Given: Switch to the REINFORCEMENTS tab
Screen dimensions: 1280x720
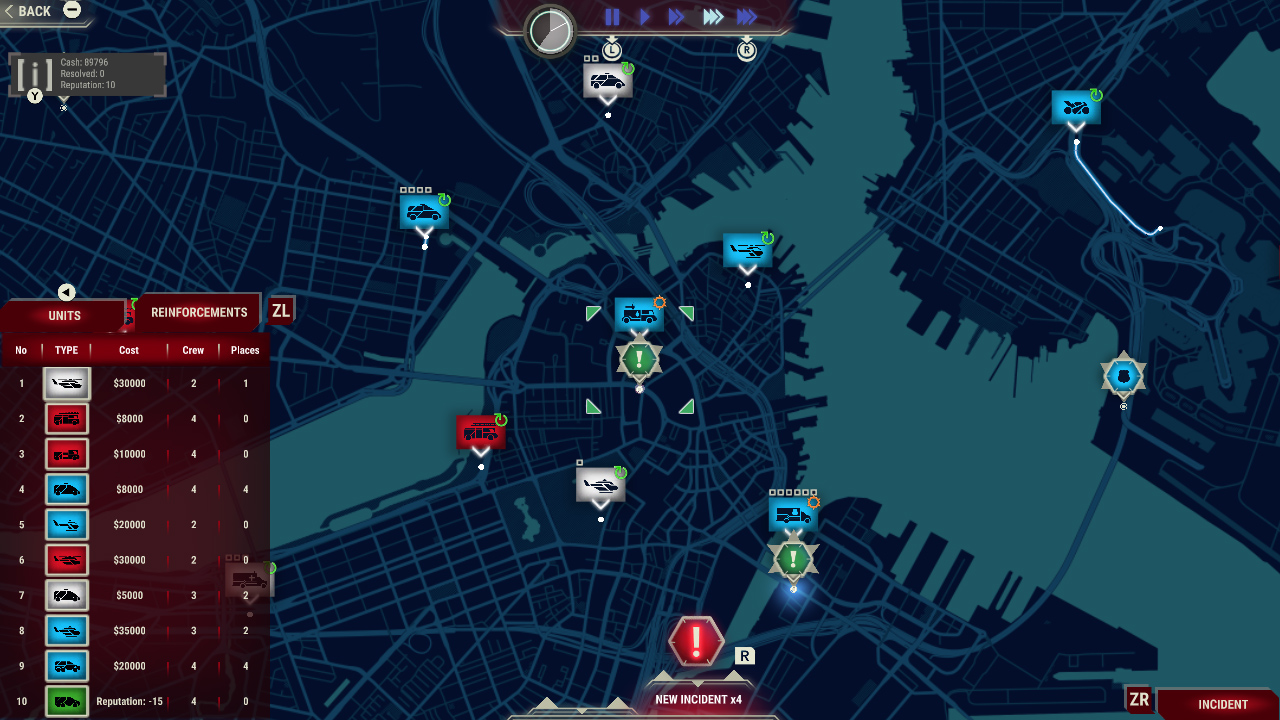Looking at the screenshot, I should coord(197,311).
